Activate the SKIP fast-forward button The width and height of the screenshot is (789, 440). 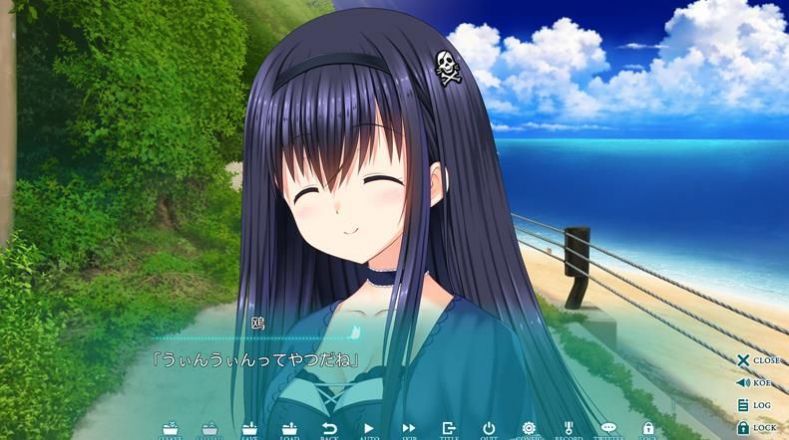tap(409, 430)
